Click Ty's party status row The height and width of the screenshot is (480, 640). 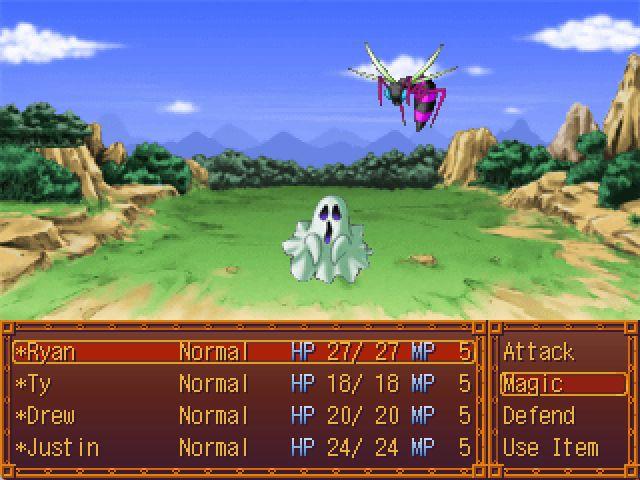[244, 384]
